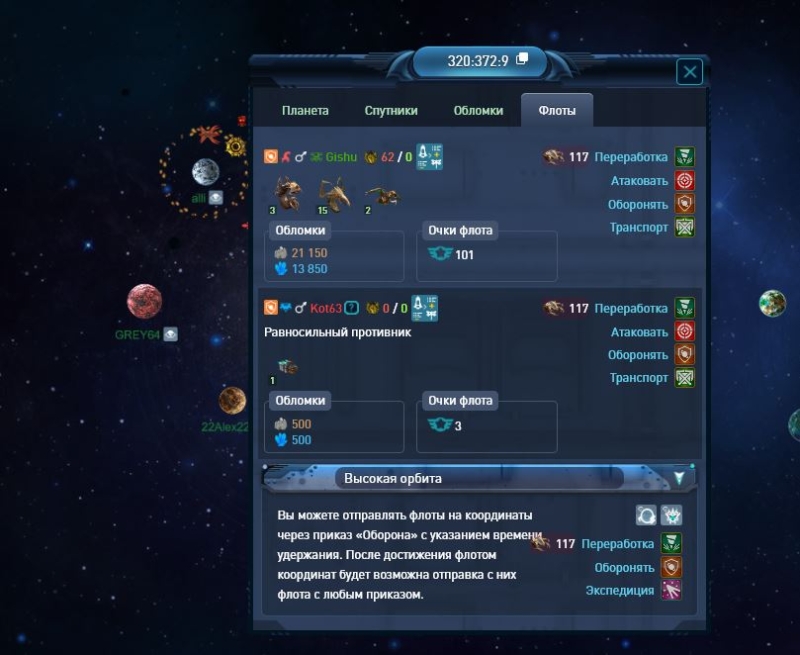Image resolution: width=800 pixels, height=655 pixels.
Task: Send Транспорт to Gishu's fleet
Action: point(684,227)
